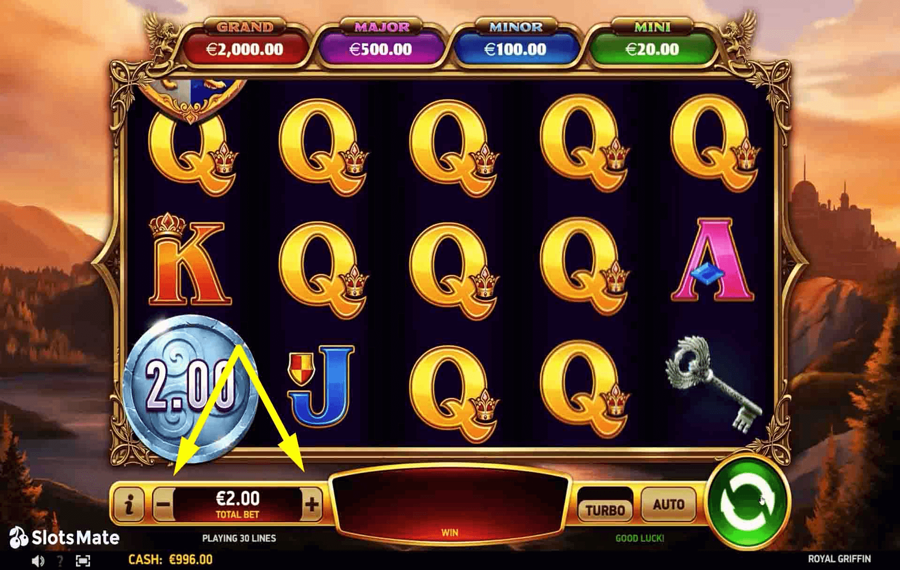
Task: Spin the reels with the green button
Action: pos(747,501)
